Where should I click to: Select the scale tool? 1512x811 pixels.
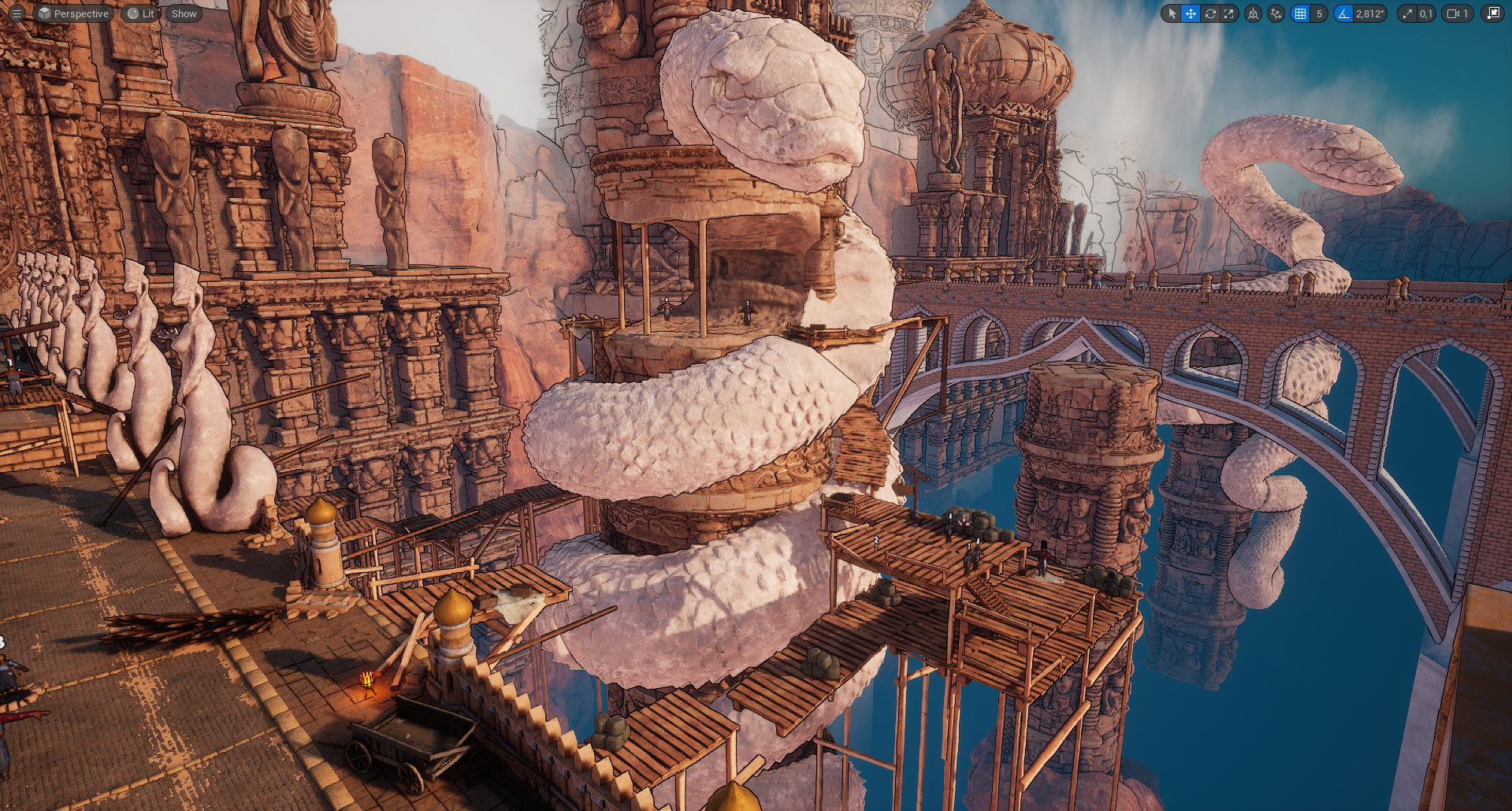click(1229, 13)
